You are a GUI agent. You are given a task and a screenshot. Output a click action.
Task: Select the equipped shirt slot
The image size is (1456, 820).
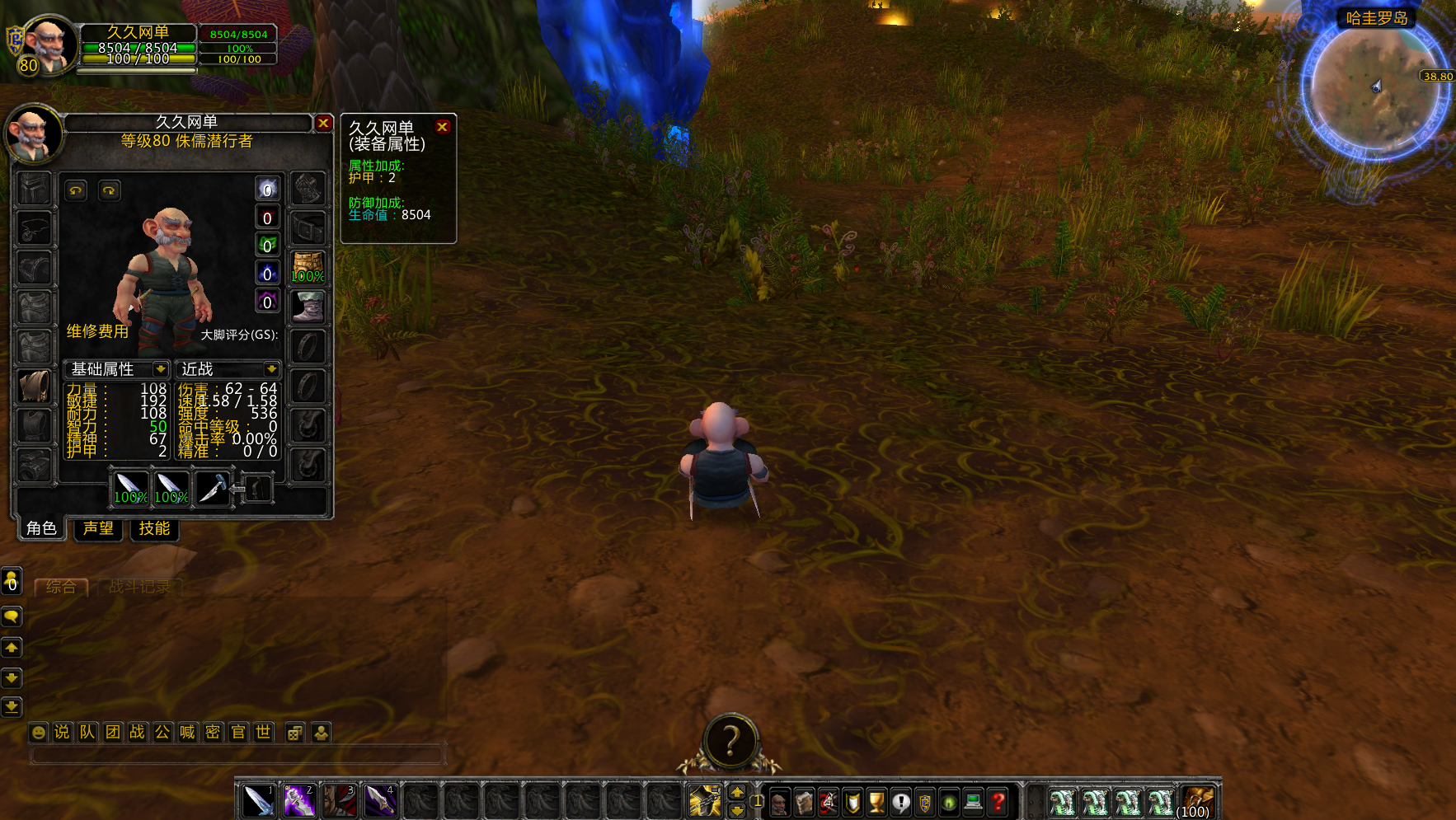(34, 386)
